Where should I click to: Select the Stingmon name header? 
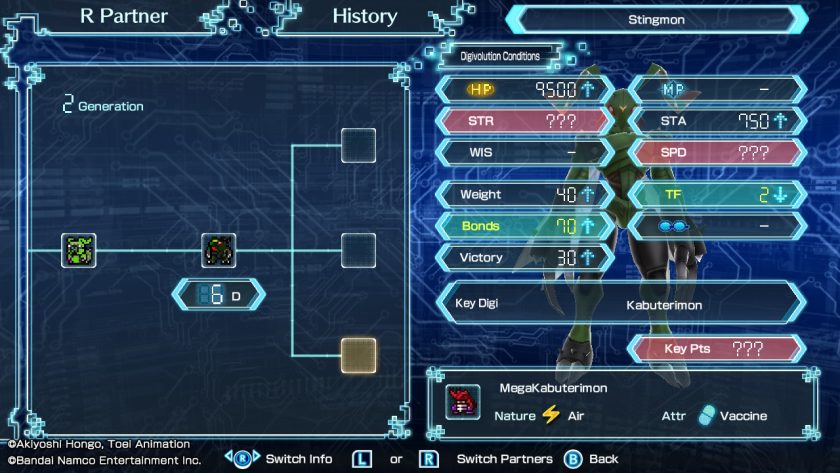[656, 19]
